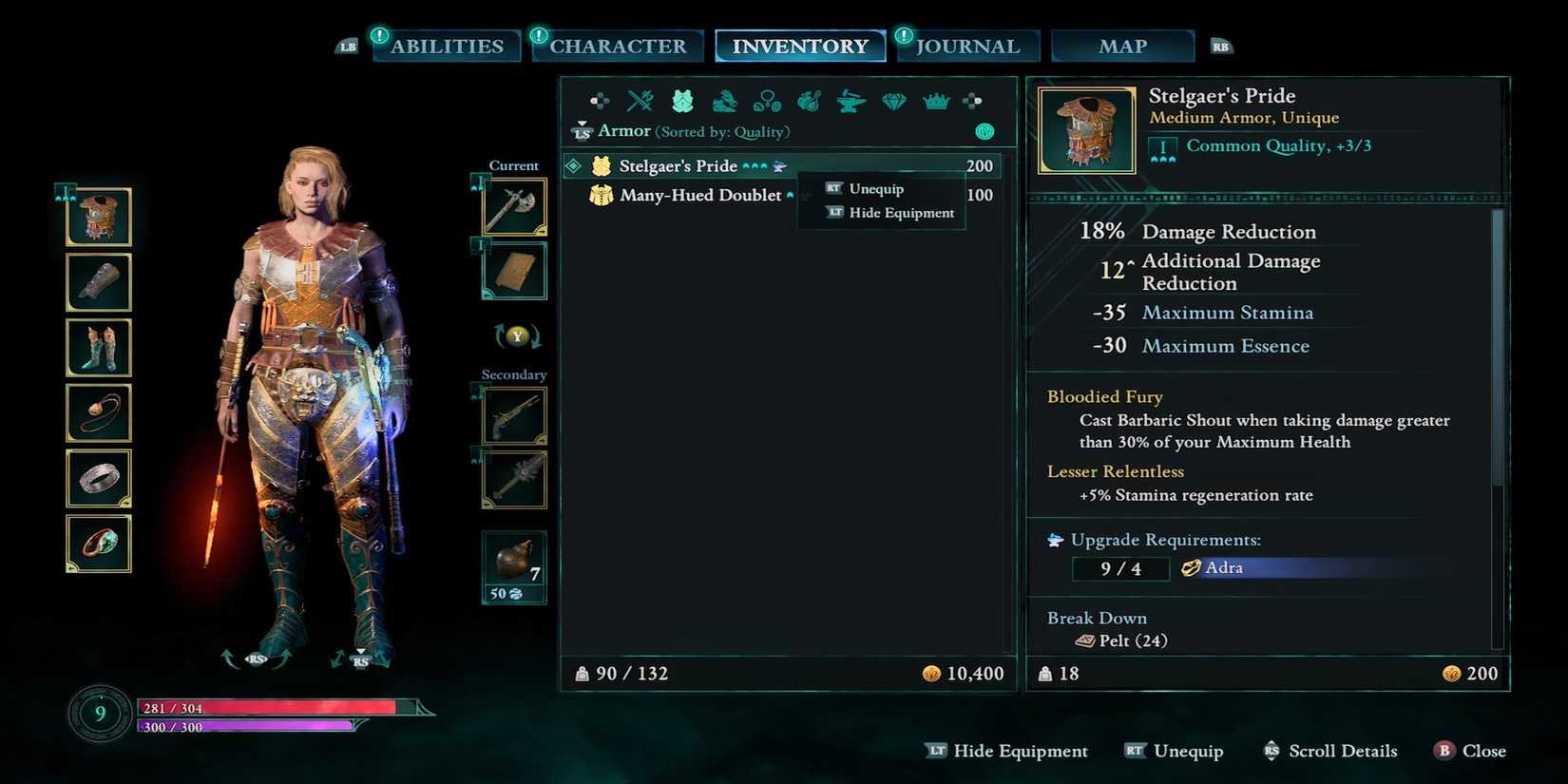Open the gems category filter icon
1568x784 pixels.
[893, 100]
